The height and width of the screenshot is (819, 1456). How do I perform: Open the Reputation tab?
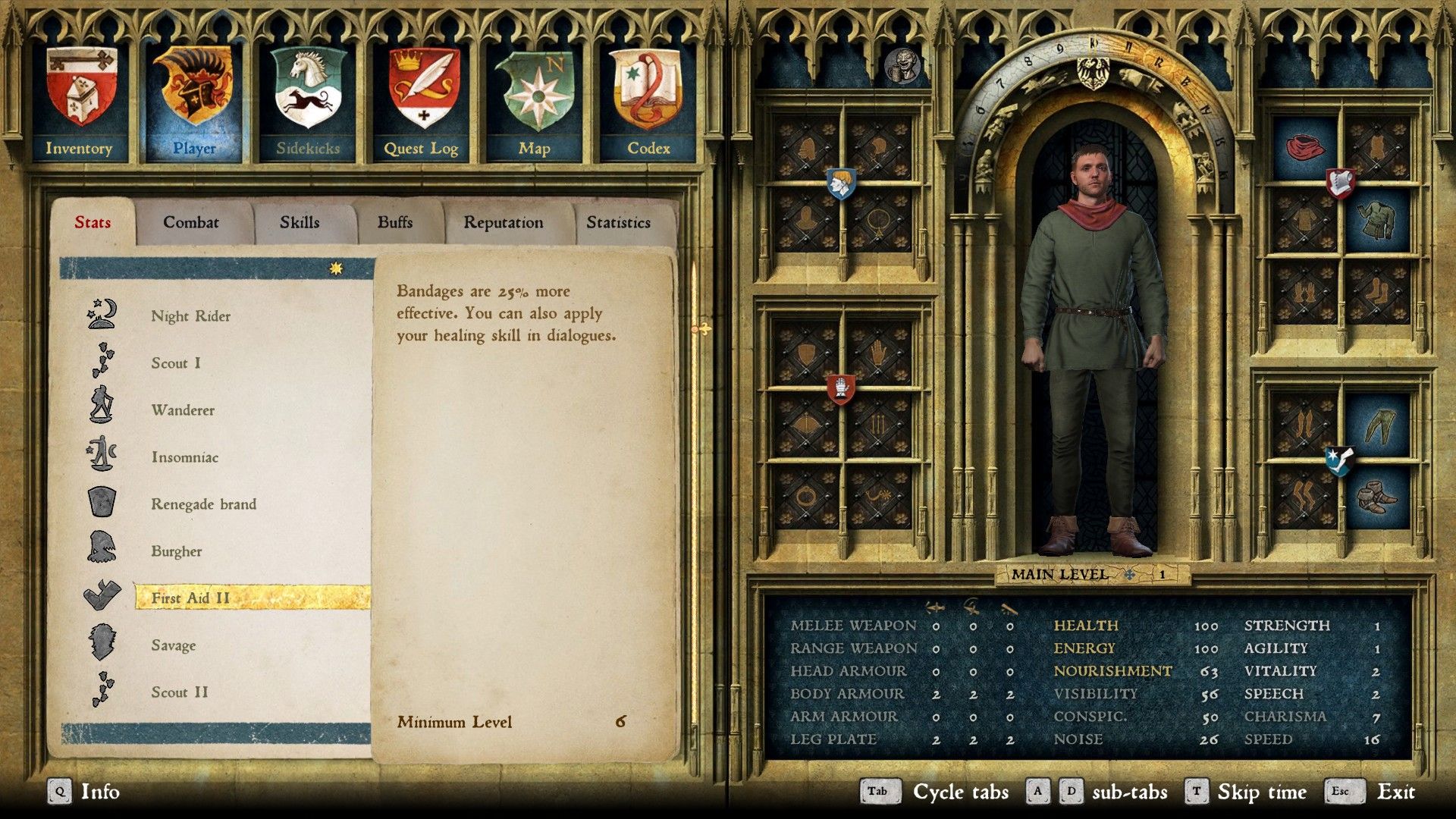pos(504,222)
